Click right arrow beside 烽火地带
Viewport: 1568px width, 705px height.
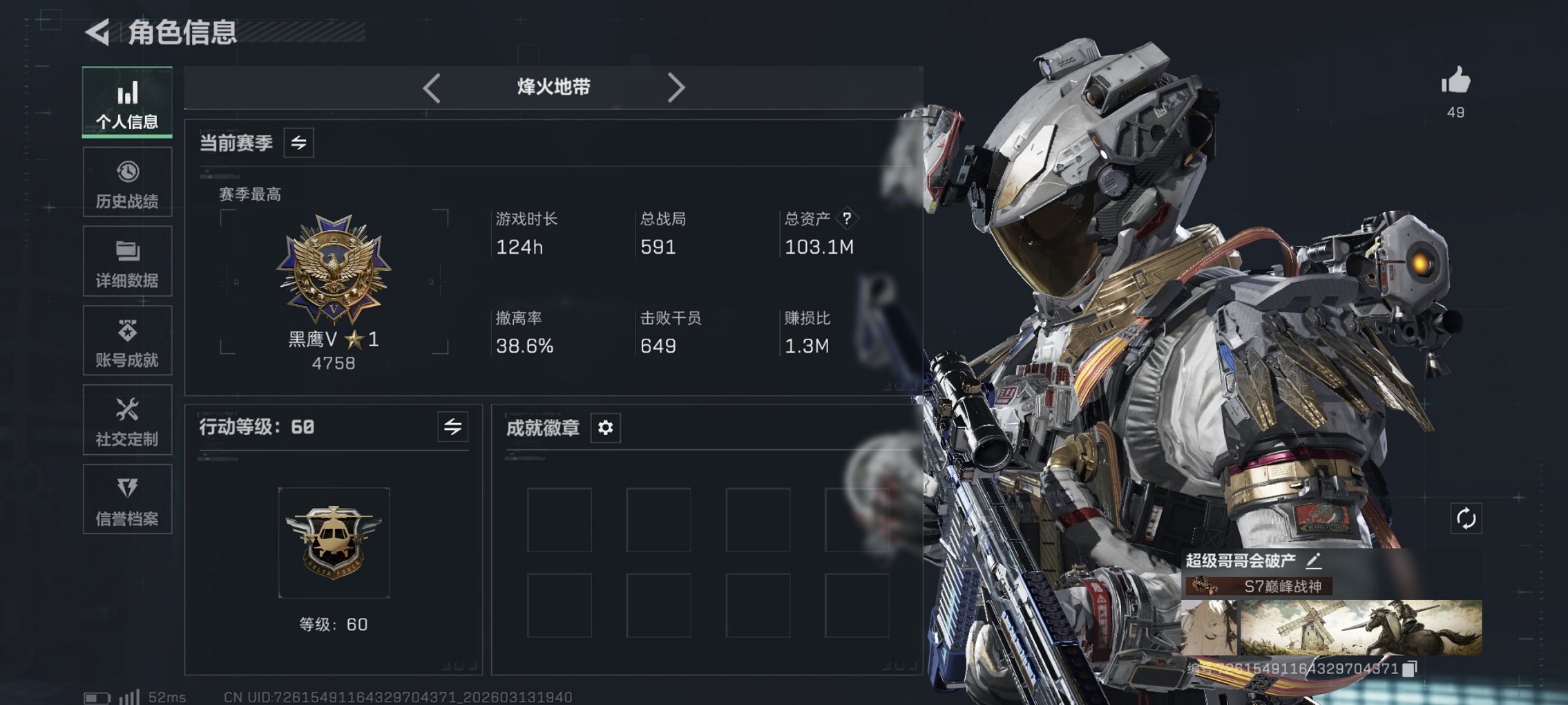[677, 87]
